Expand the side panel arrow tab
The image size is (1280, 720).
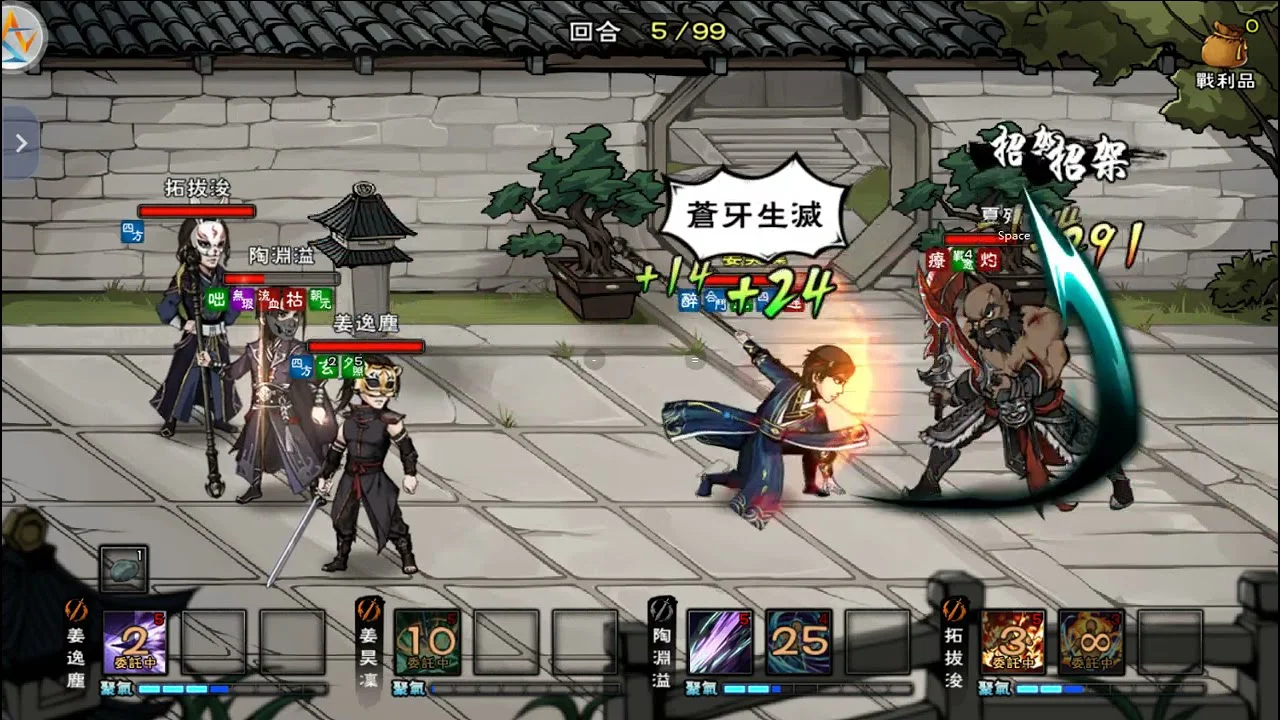[x=20, y=144]
